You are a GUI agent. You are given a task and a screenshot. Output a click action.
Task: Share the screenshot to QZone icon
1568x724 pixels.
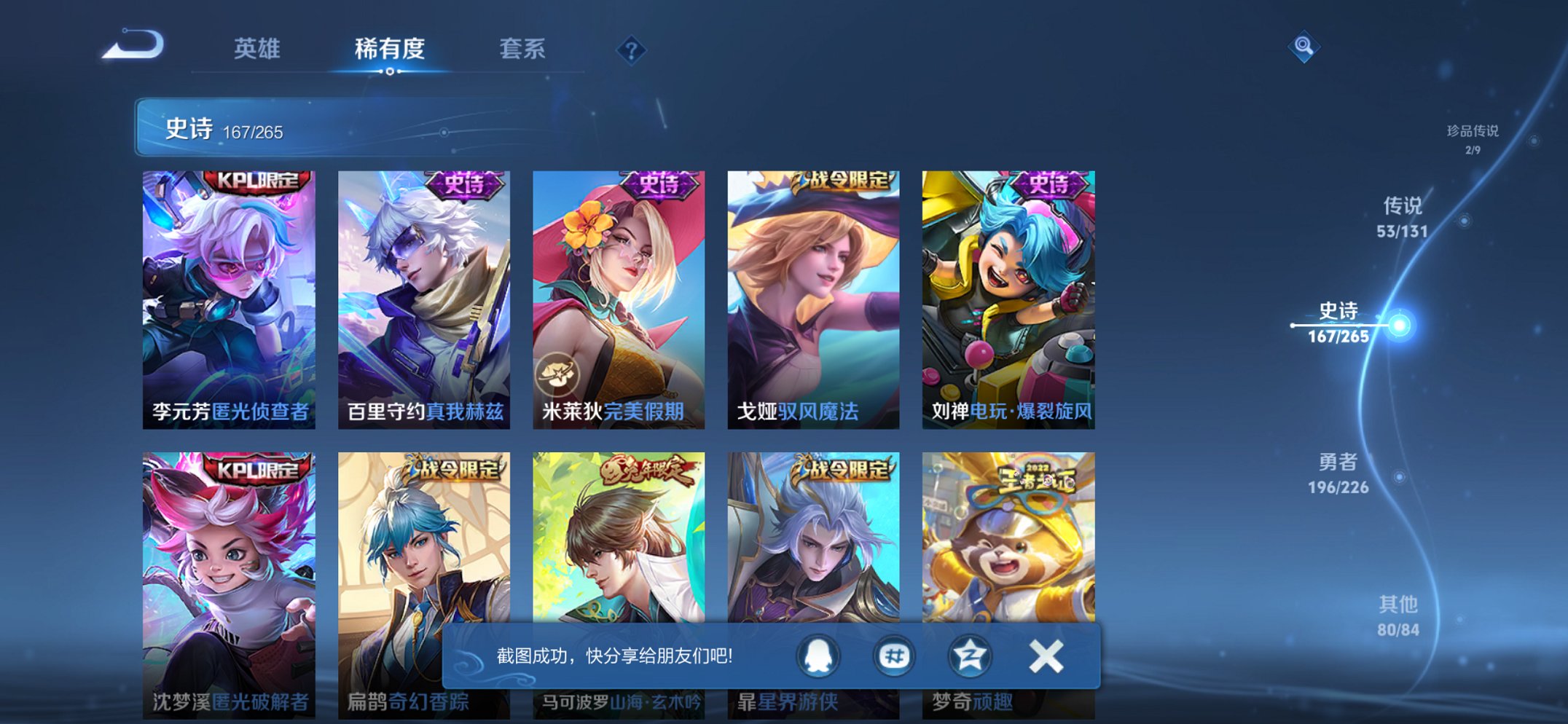point(971,656)
